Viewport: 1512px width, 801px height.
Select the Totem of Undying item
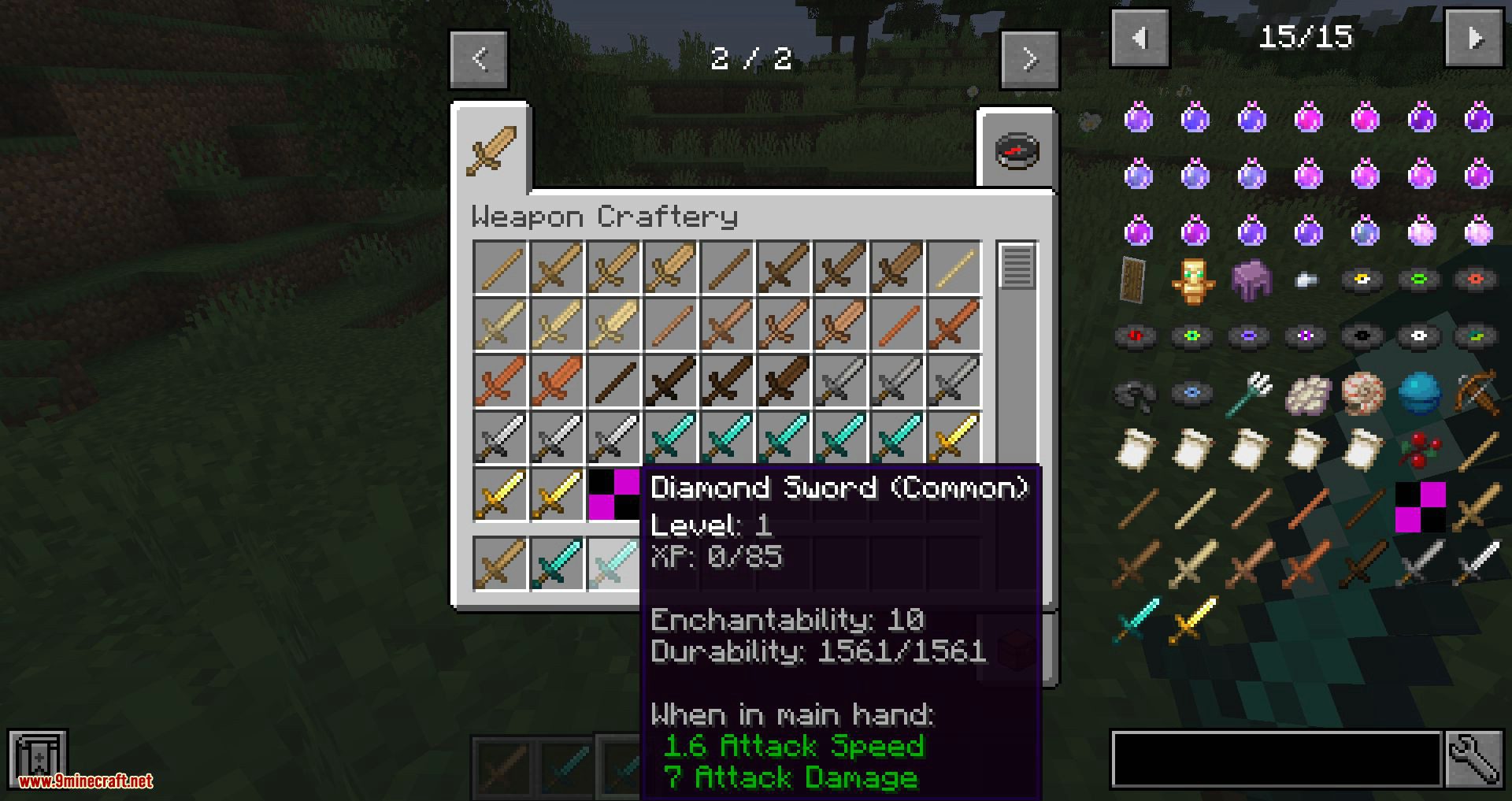coord(1193,280)
